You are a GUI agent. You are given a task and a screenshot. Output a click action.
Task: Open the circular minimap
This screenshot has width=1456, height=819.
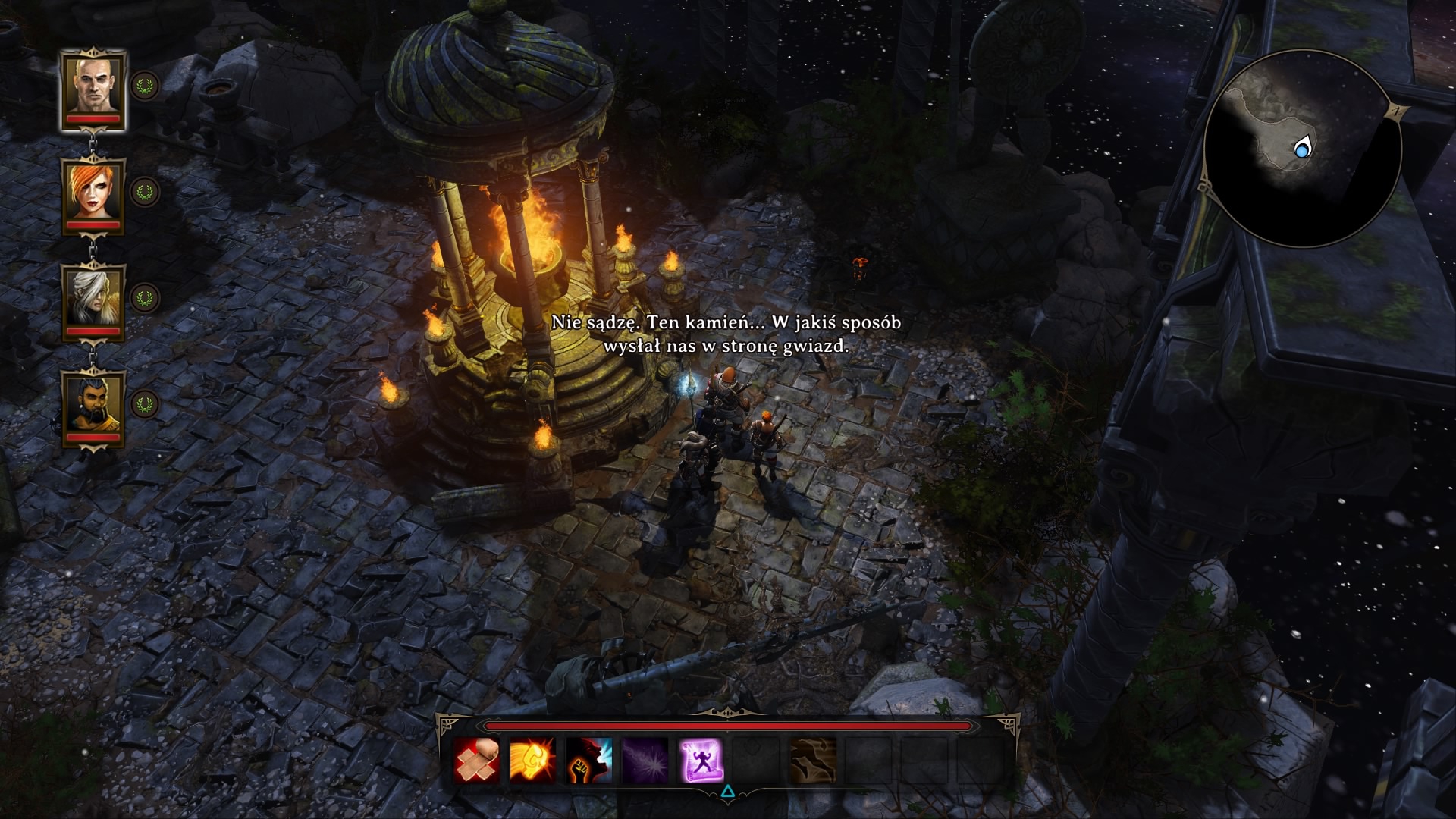pyautogui.click(x=1301, y=149)
